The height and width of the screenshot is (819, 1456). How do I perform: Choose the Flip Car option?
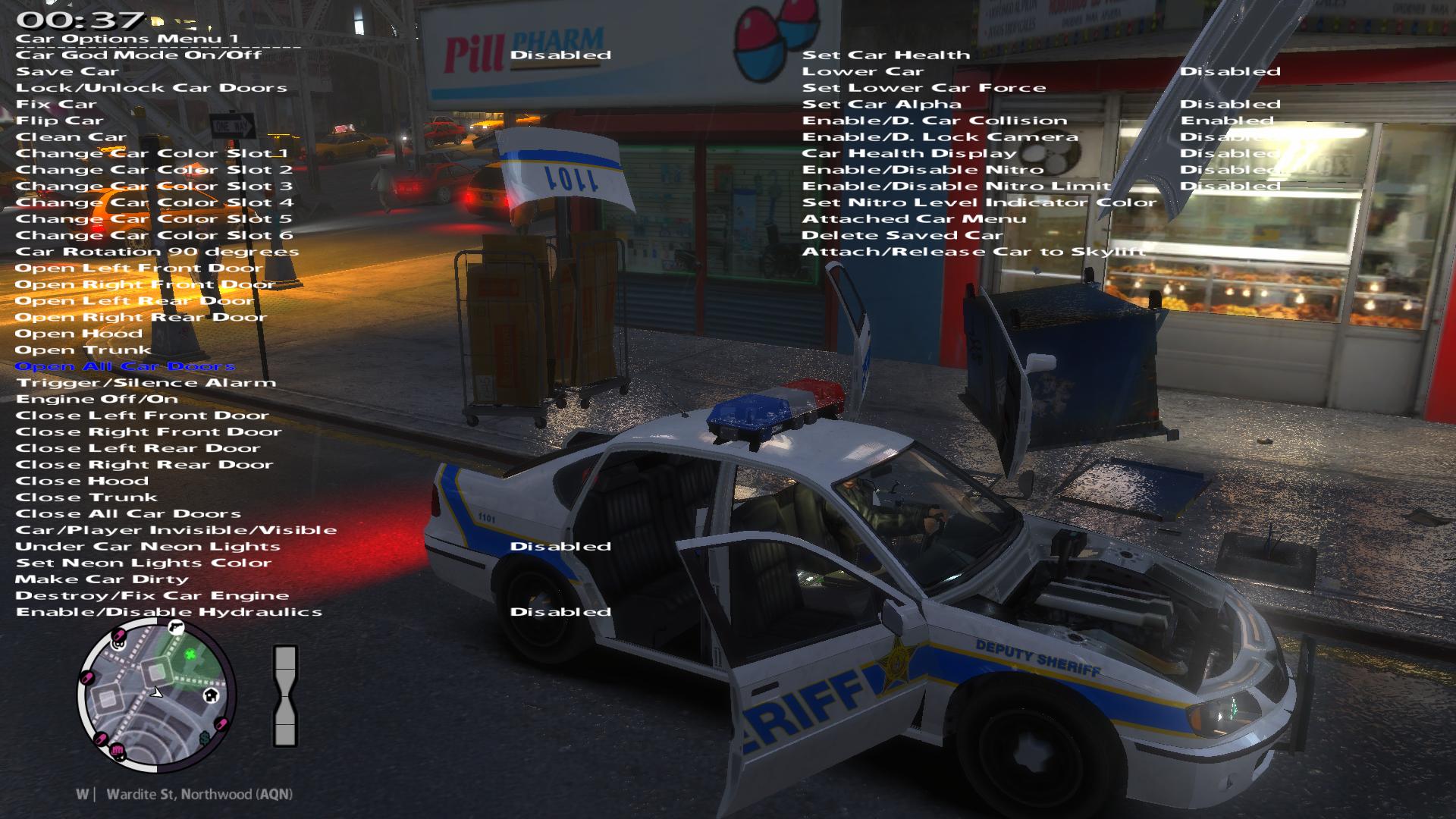[x=60, y=121]
